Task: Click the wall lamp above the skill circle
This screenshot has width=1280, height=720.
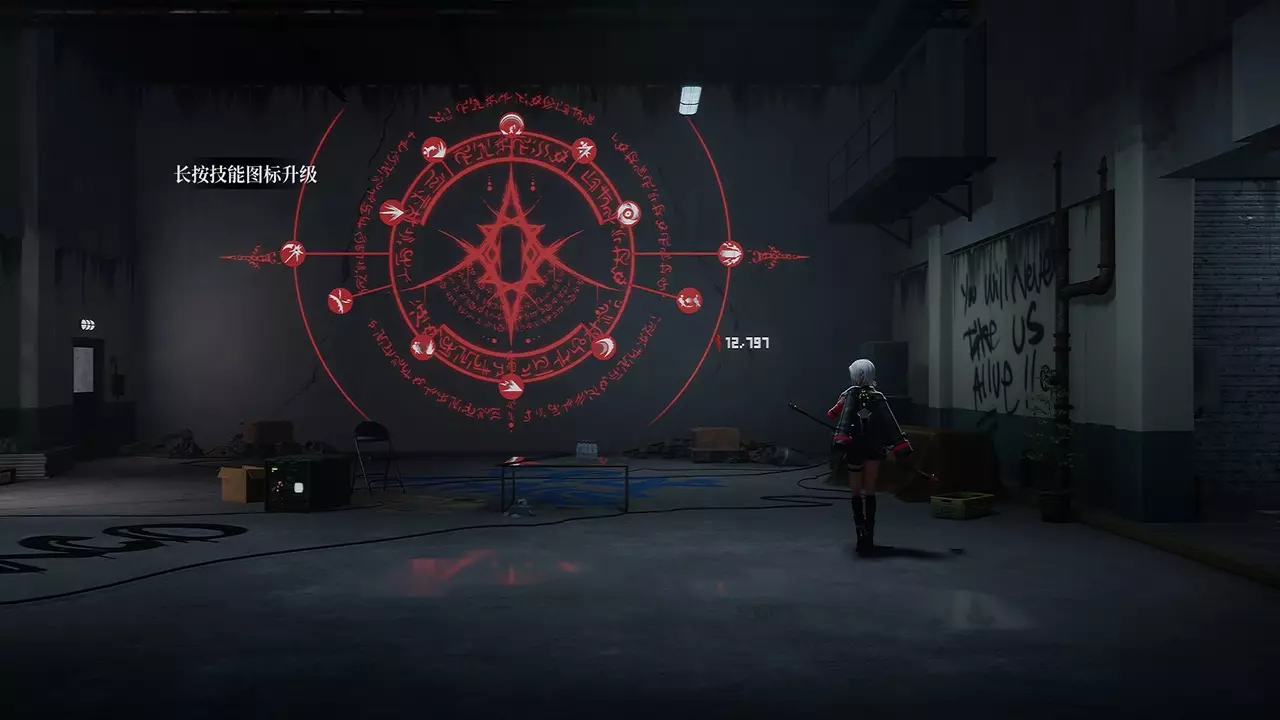Action: pyautogui.click(x=690, y=97)
